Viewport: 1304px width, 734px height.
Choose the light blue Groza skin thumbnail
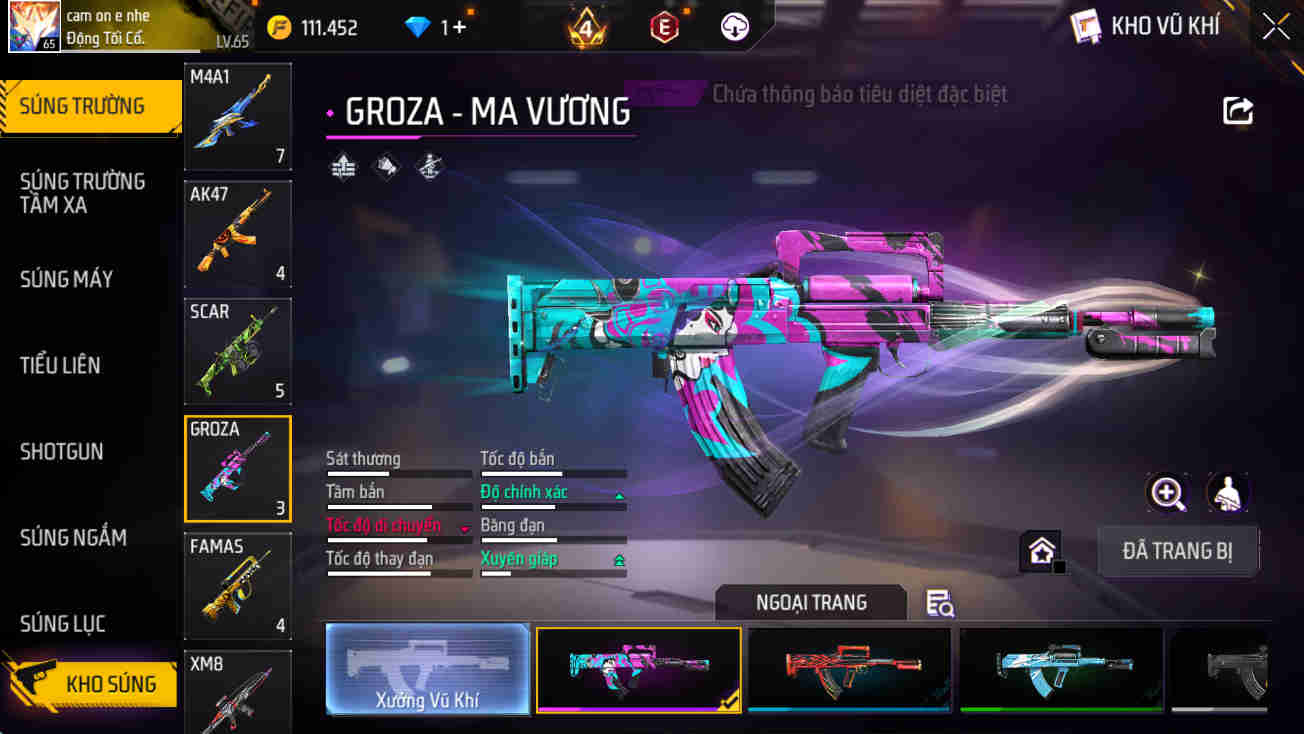click(1061, 669)
